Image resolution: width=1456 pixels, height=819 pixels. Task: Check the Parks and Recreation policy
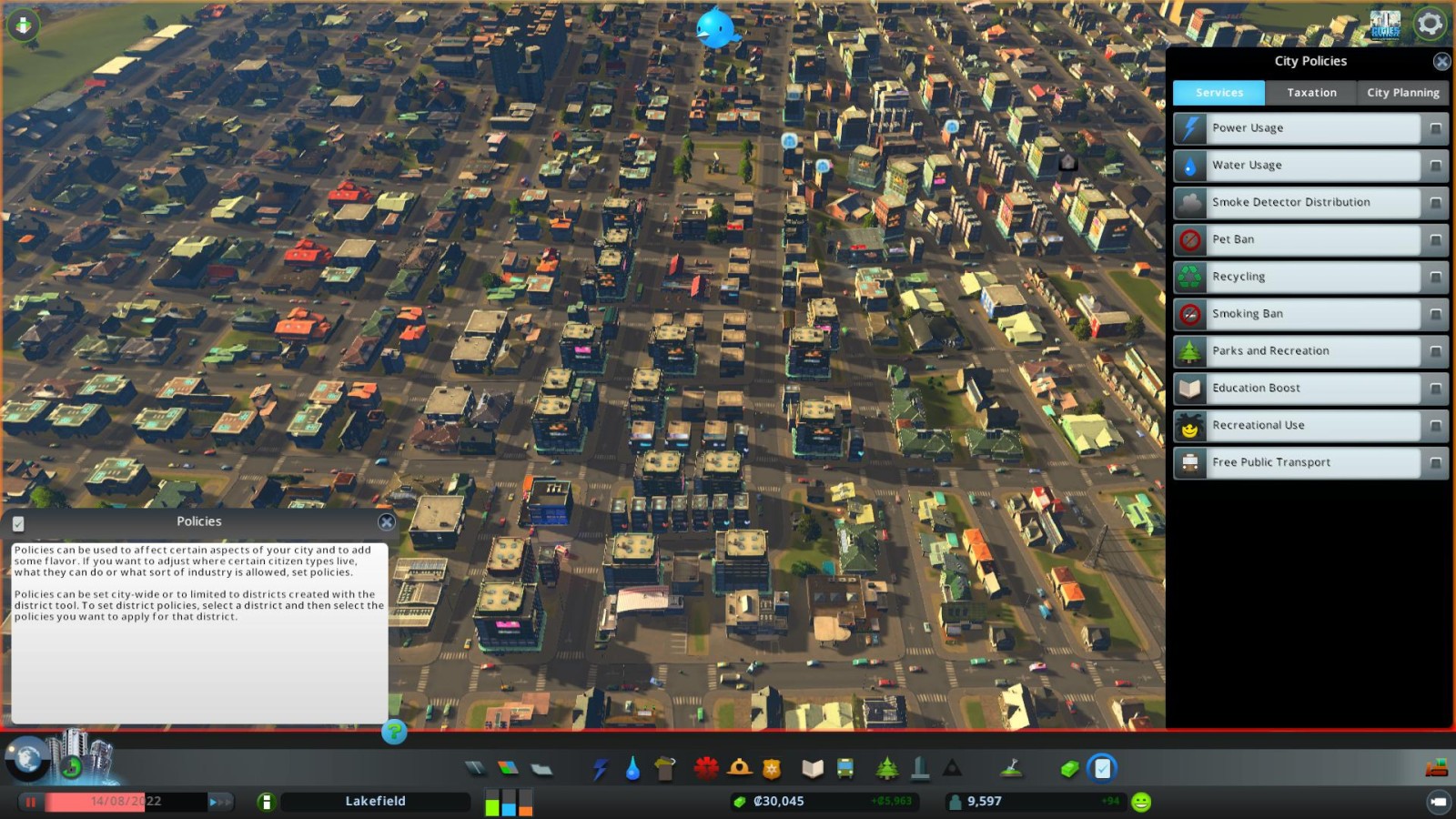coord(1435,351)
